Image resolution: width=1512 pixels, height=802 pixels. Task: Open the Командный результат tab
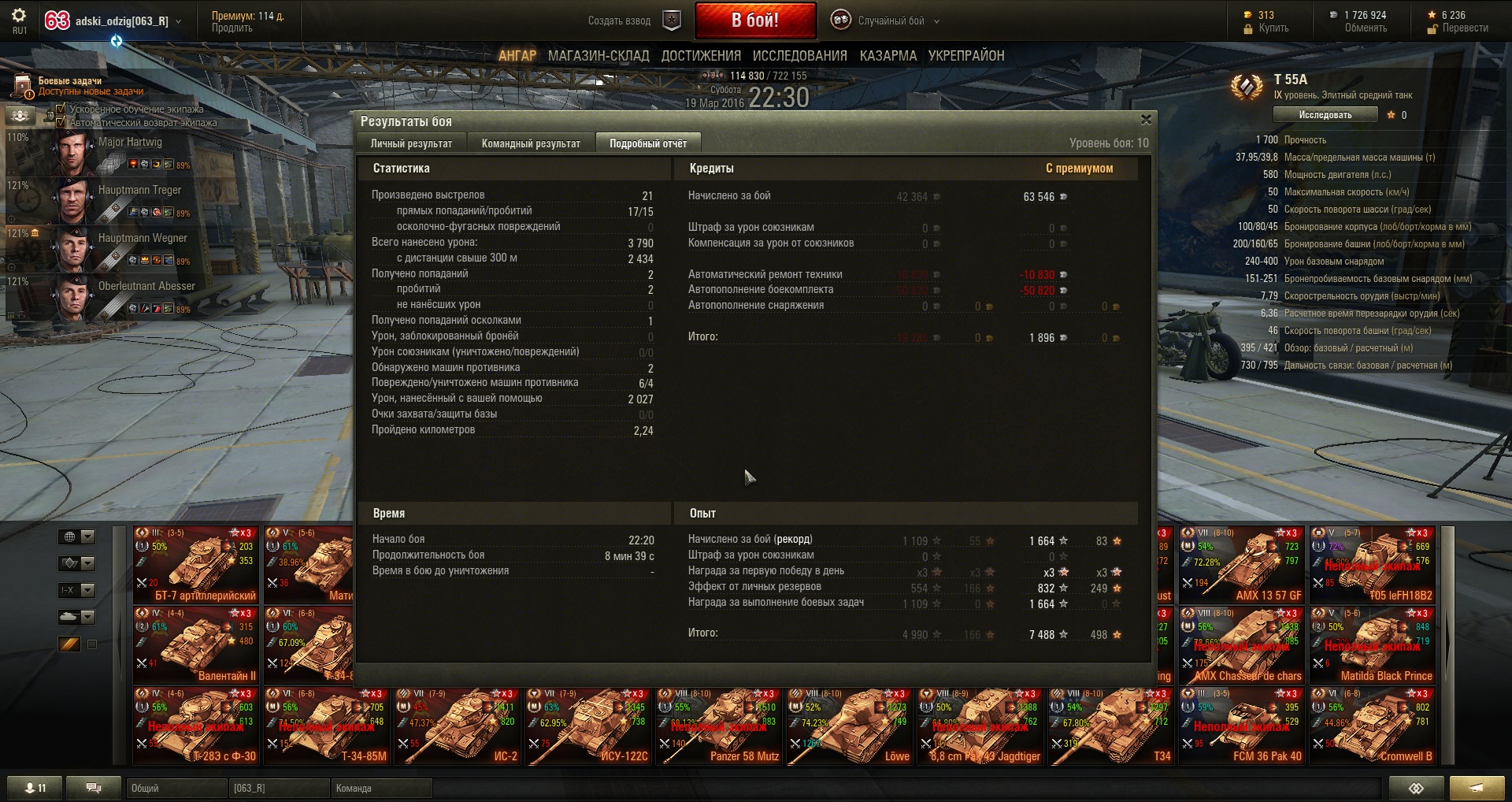(x=531, y=143)
